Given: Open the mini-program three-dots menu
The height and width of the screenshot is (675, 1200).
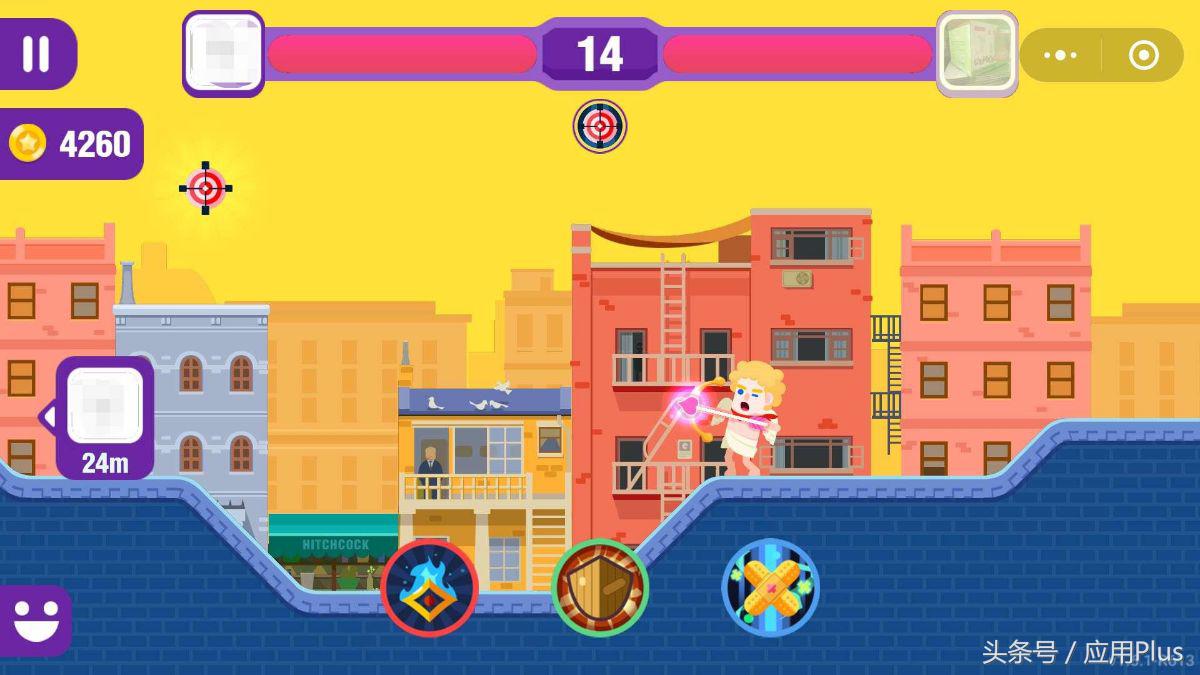Looking at the screenshot, I should pyautogui.click(x=1060, y=55).
